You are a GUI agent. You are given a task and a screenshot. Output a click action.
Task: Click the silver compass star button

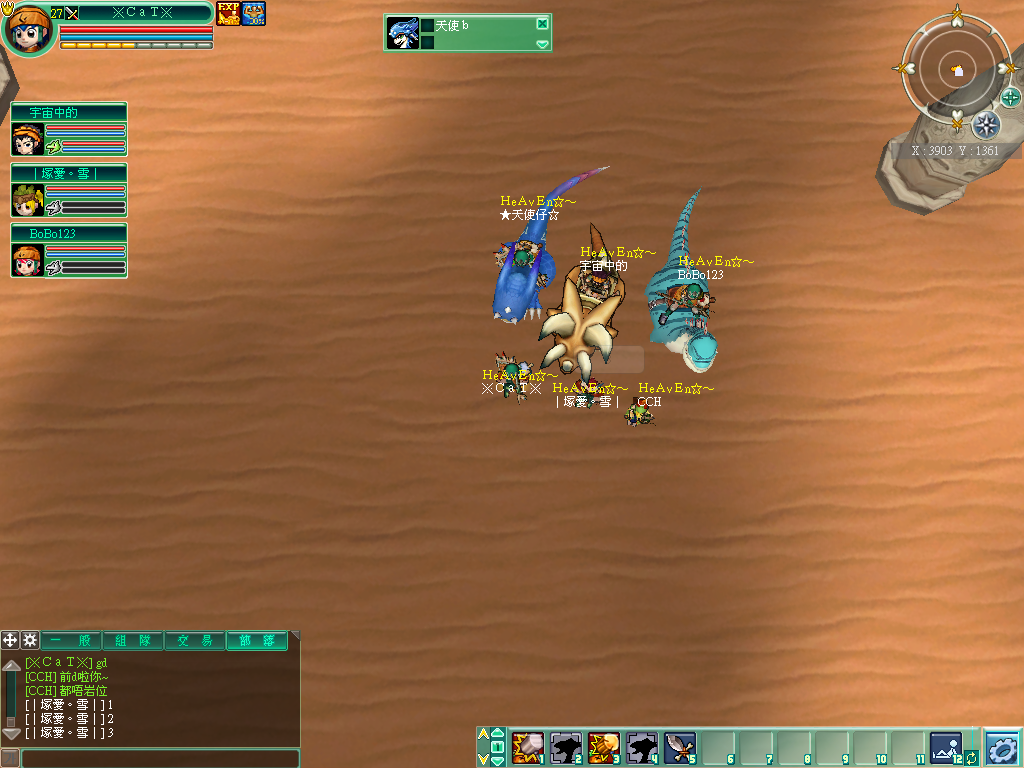[986, 125]
